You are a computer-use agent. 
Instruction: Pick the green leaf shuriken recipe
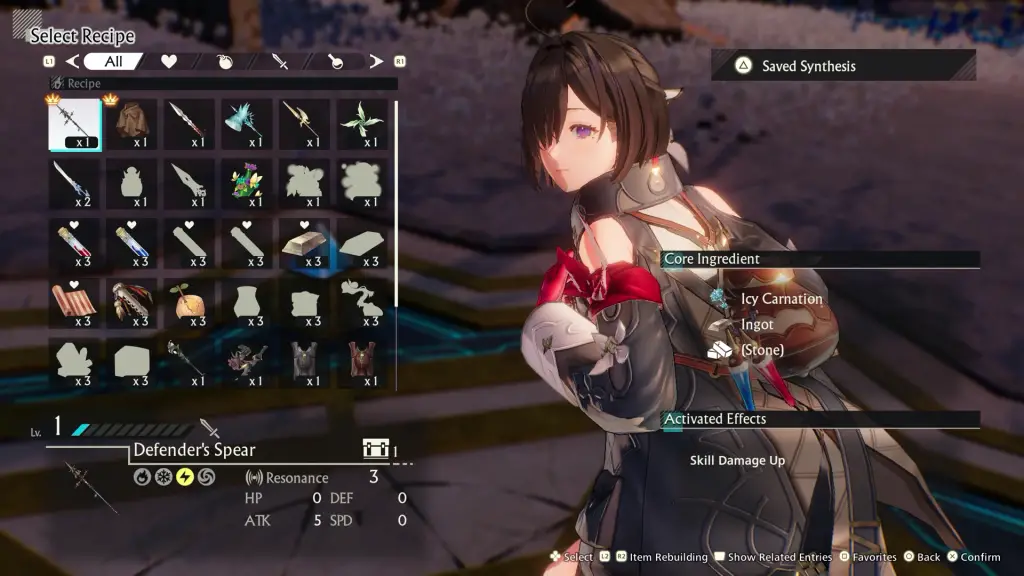click(362, 124)
